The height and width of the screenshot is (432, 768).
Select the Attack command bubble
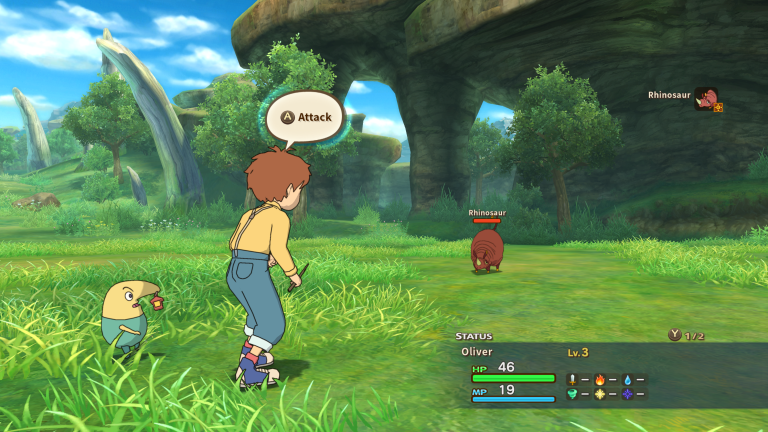[305, 116]
